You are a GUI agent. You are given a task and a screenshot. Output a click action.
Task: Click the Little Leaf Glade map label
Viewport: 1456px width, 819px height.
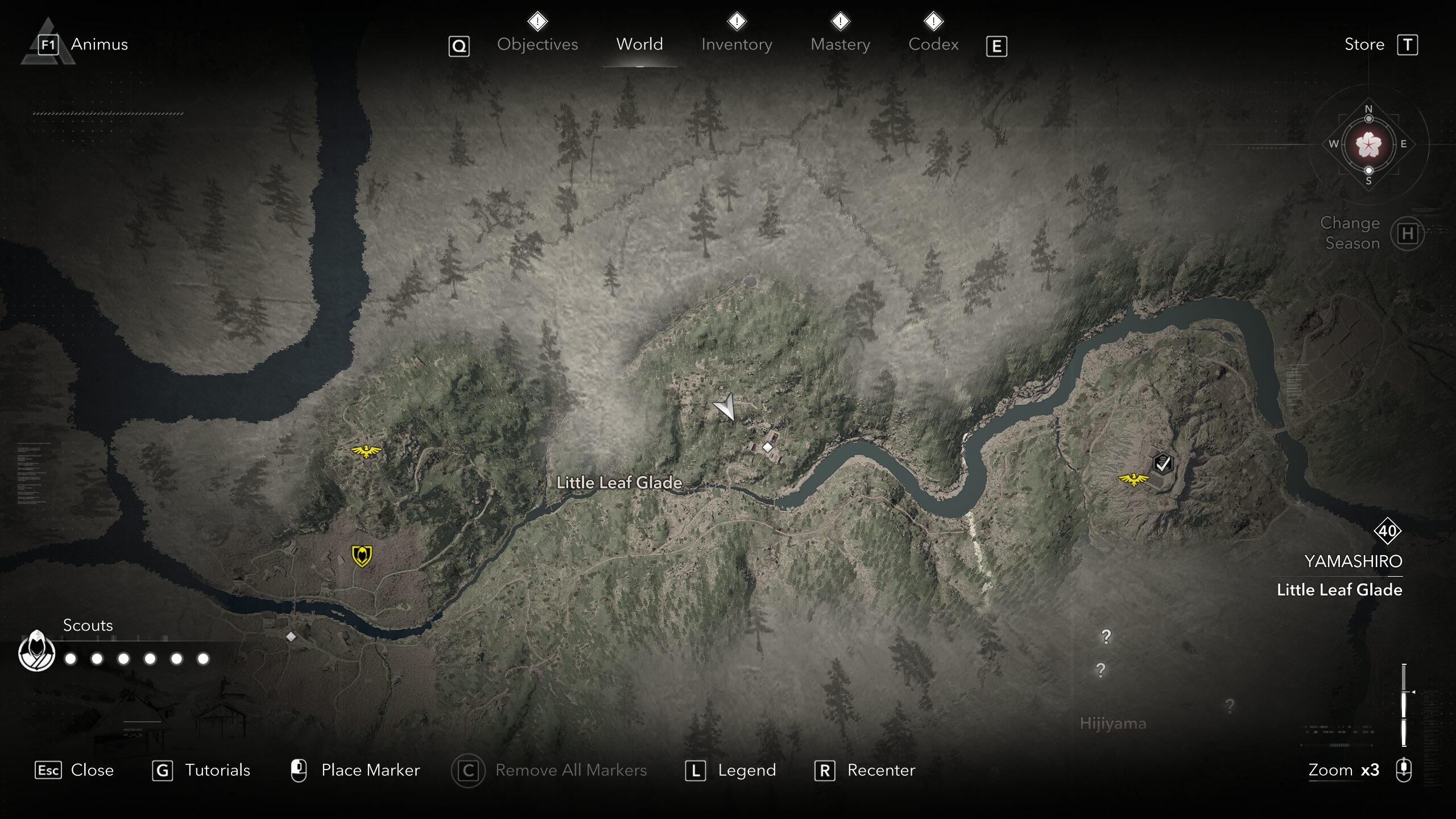(x=619, y=482)
